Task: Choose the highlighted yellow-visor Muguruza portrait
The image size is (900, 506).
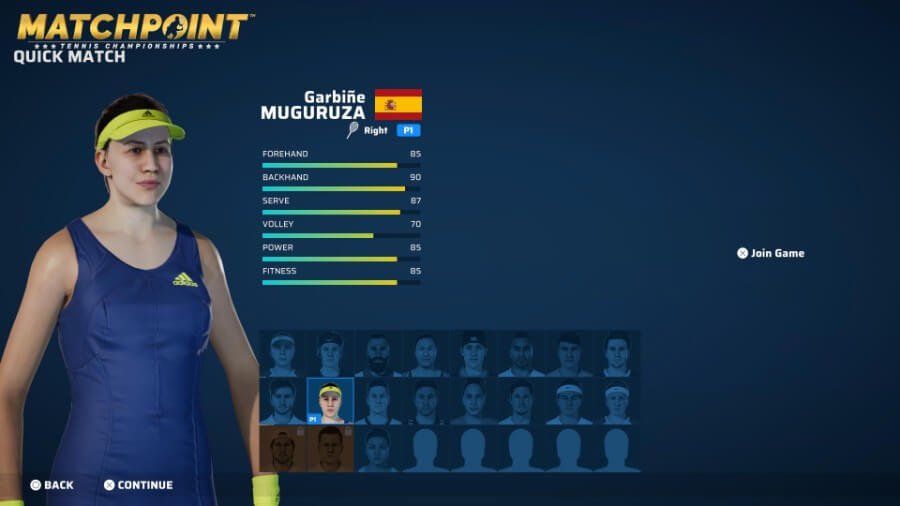Action: click(330, 401)
